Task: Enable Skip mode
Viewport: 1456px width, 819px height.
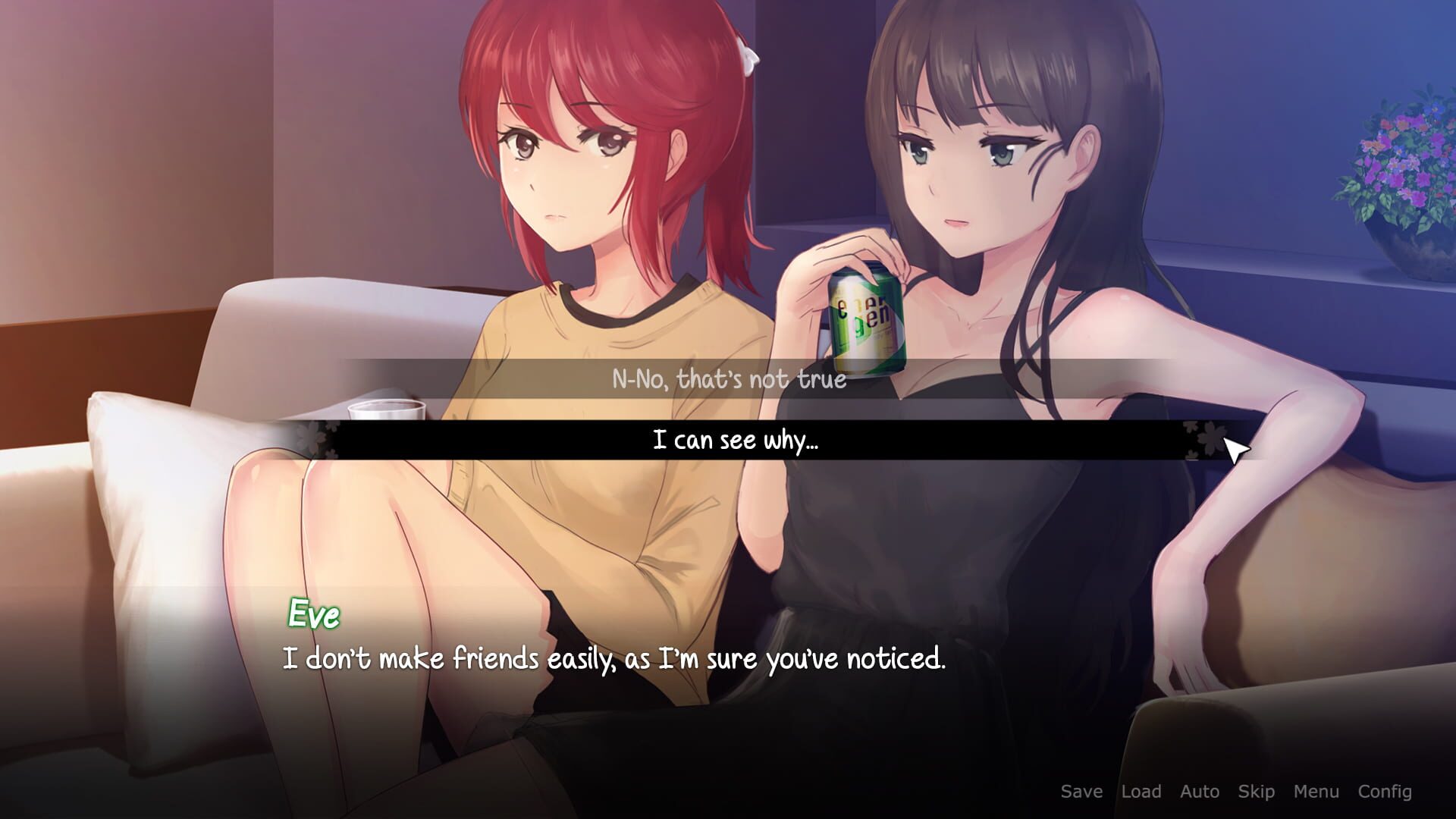Action: [1255, 792]
